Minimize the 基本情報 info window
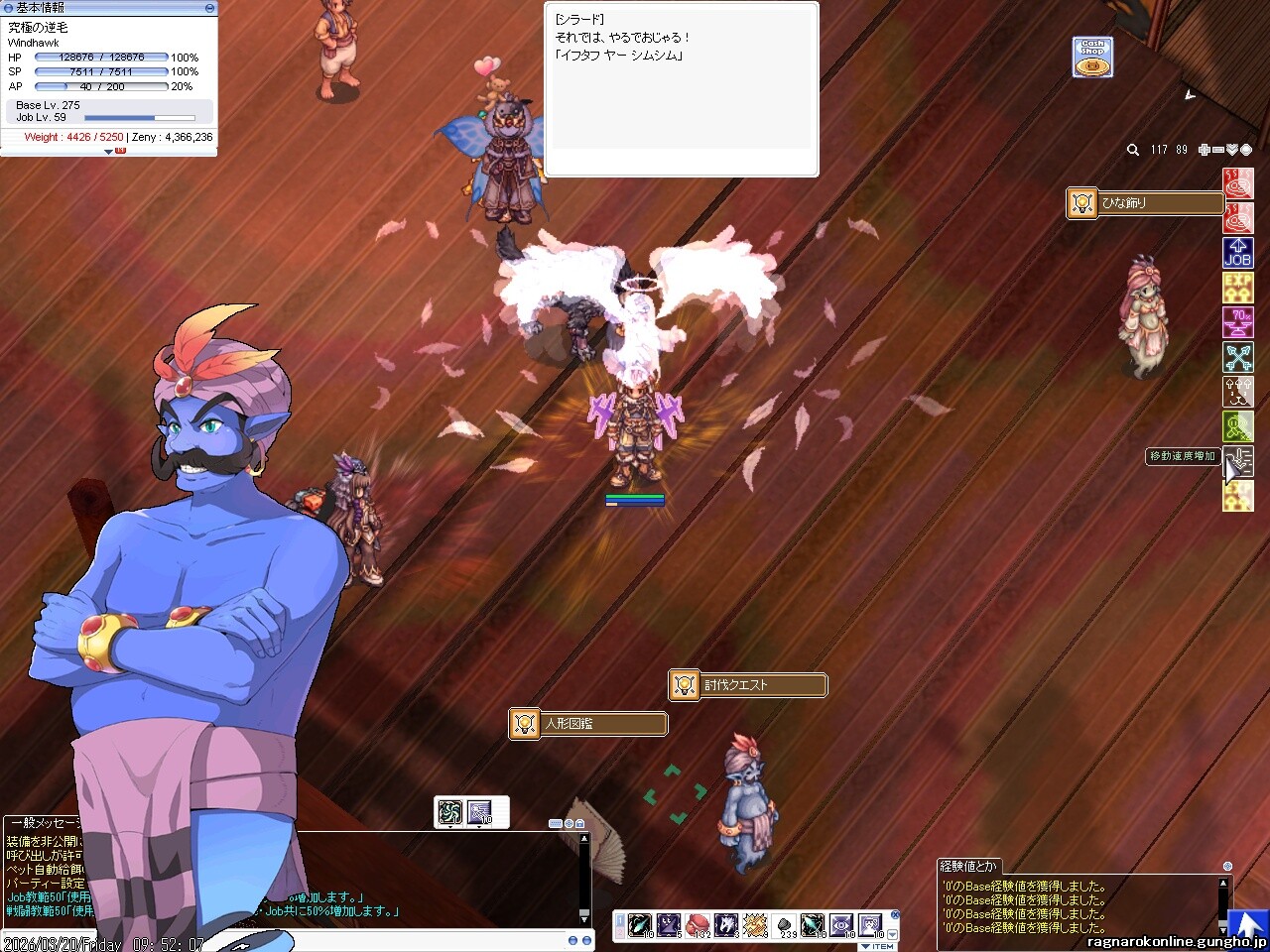1270x952 pixels. [x=209, y=8]
